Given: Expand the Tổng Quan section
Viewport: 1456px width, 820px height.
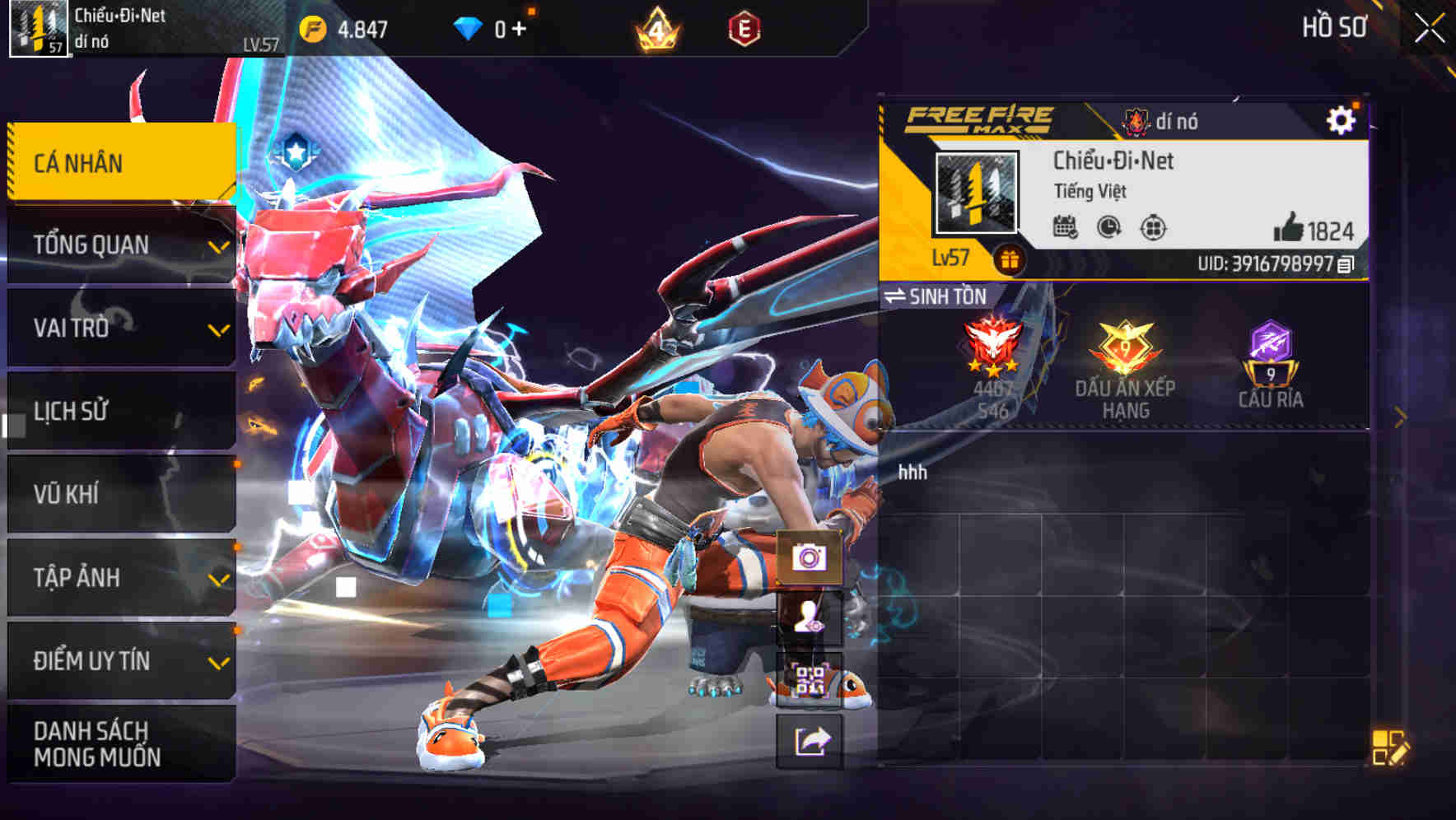Looking at the screenshot, I should coord(120,245).
